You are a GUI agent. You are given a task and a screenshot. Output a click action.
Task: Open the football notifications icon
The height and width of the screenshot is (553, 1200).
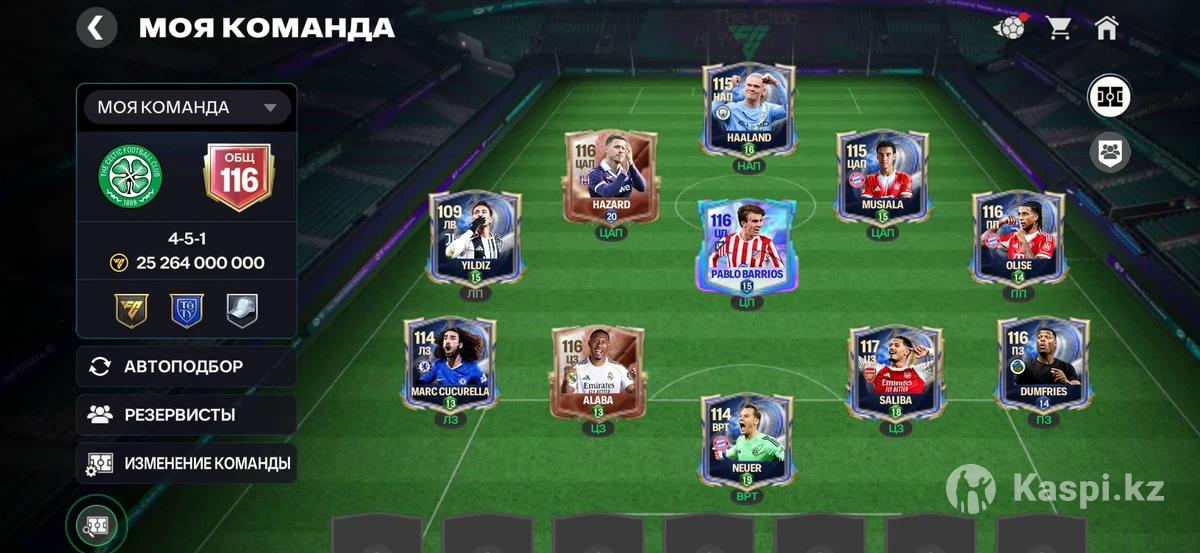(1009, 28)
